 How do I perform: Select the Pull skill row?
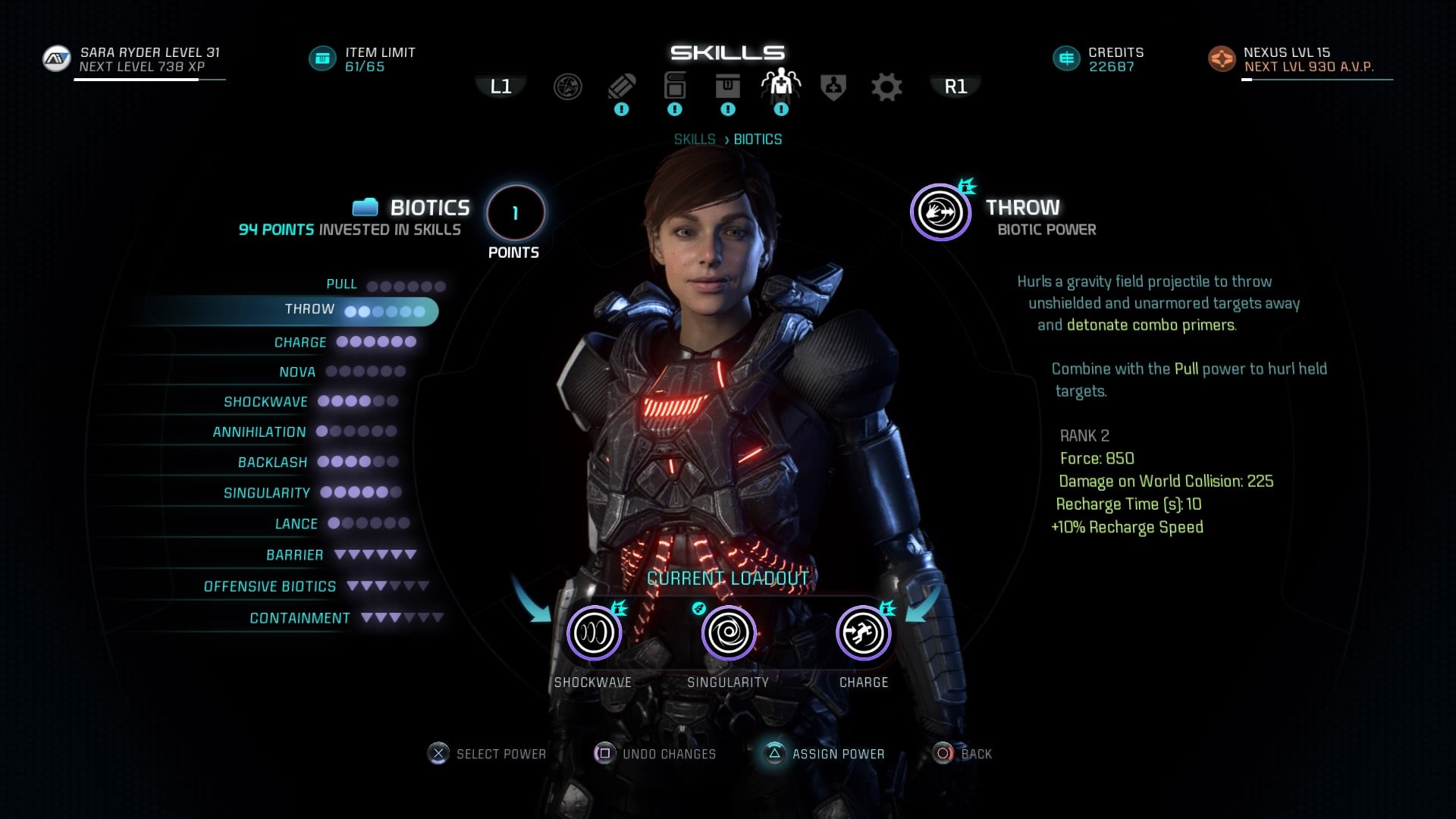click(x=341, y=284)
